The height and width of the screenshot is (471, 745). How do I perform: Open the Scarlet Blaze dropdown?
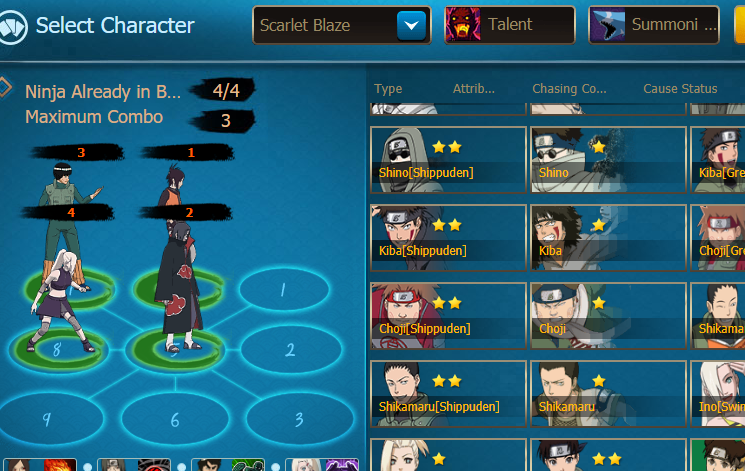411,25
